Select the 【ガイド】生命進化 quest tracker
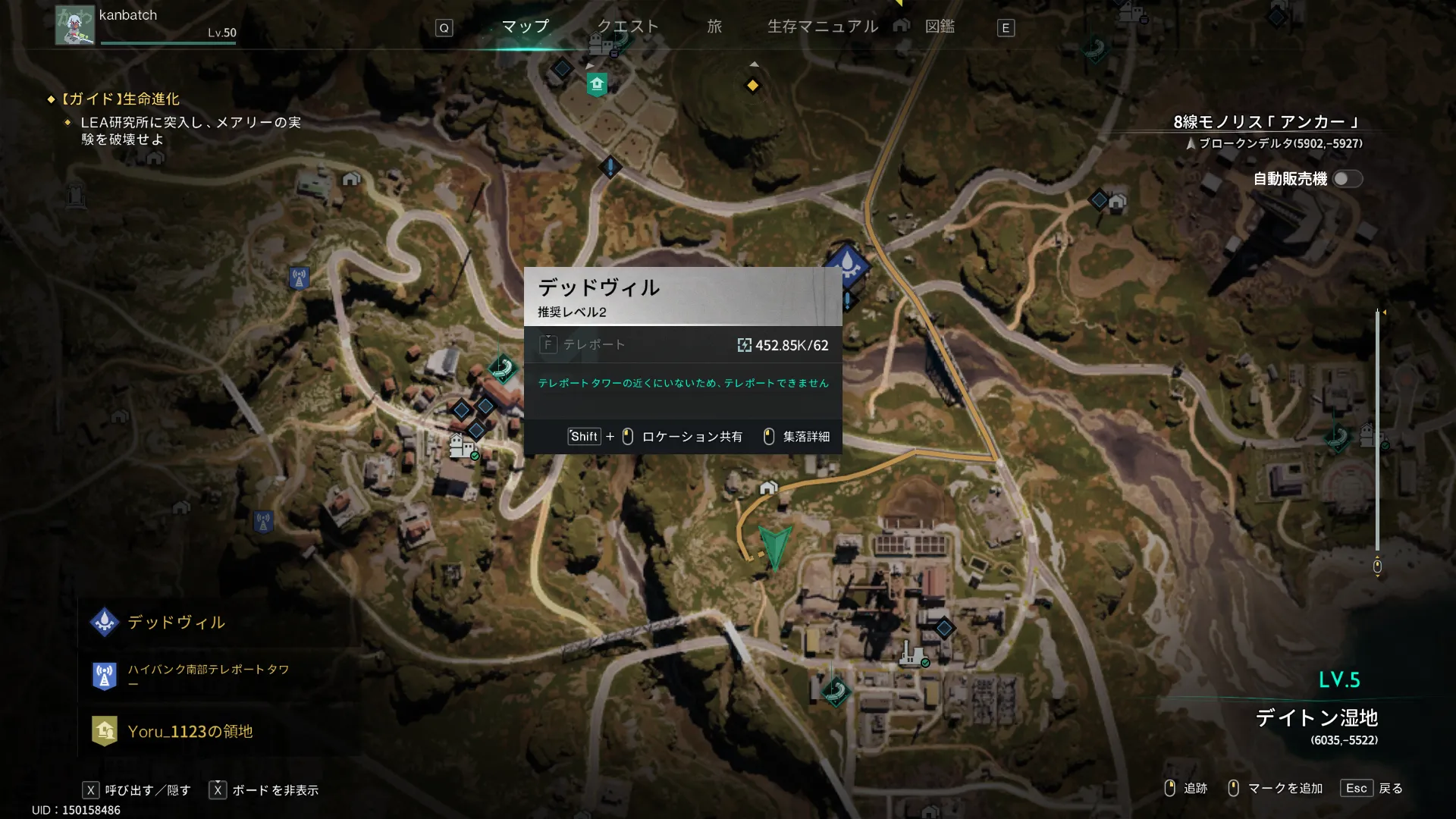The height and width of the screenshot is (819, 1456). pos(121,99)
